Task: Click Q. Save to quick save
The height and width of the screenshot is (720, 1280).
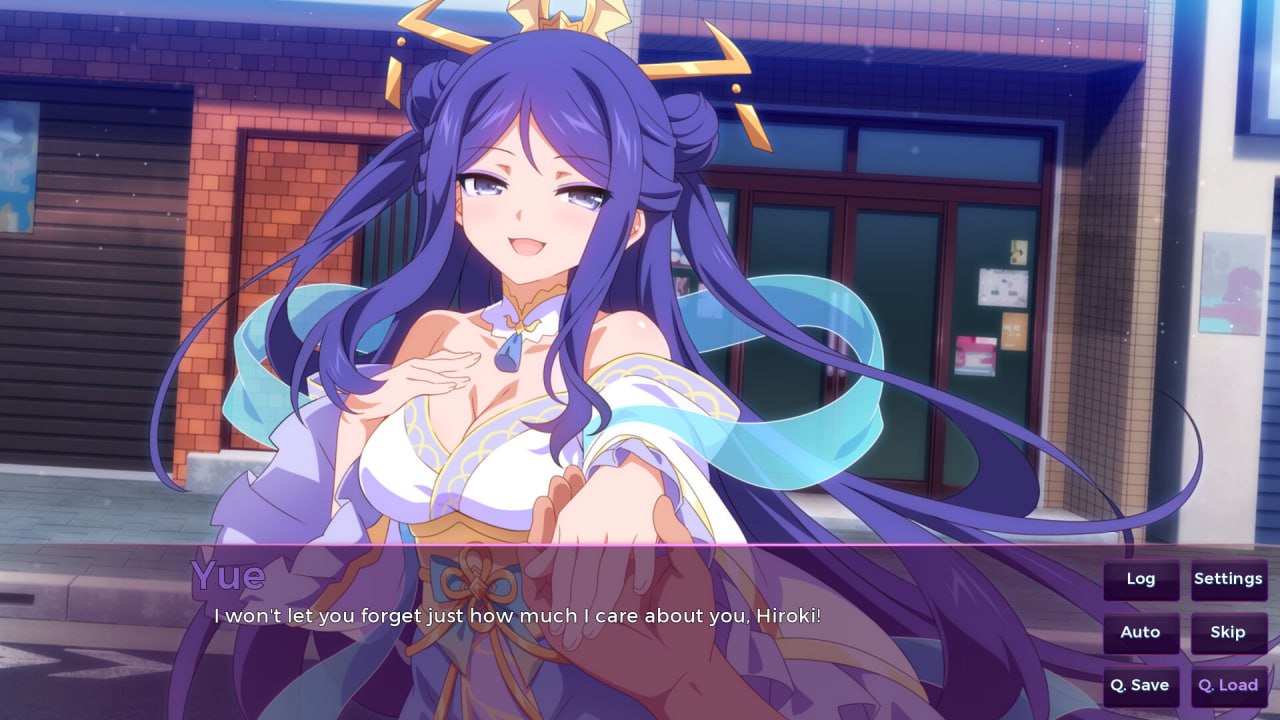Action: (x=1140, y=686)
